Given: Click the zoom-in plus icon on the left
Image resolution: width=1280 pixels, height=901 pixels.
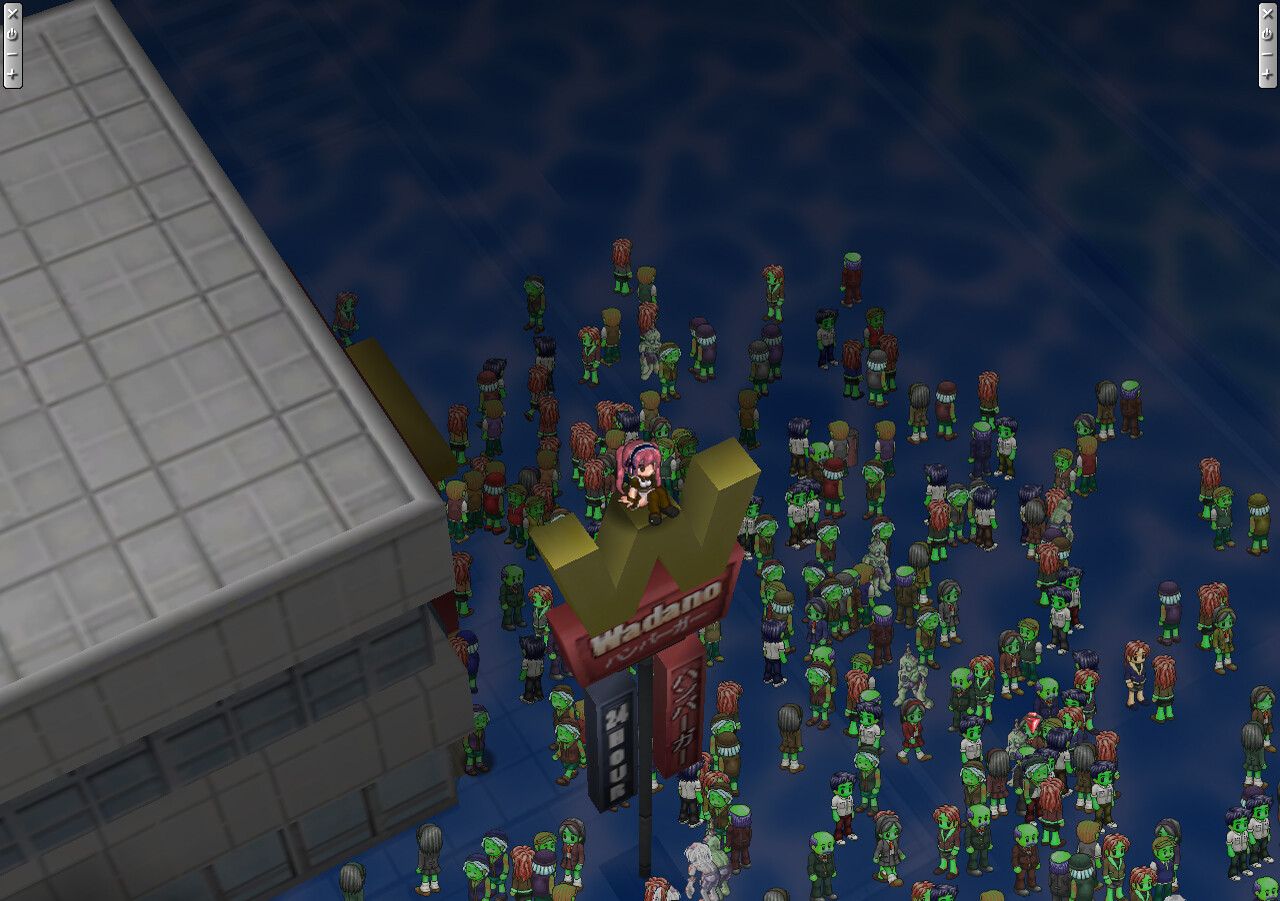Looking at the screenshot, I should click(13, 73).
